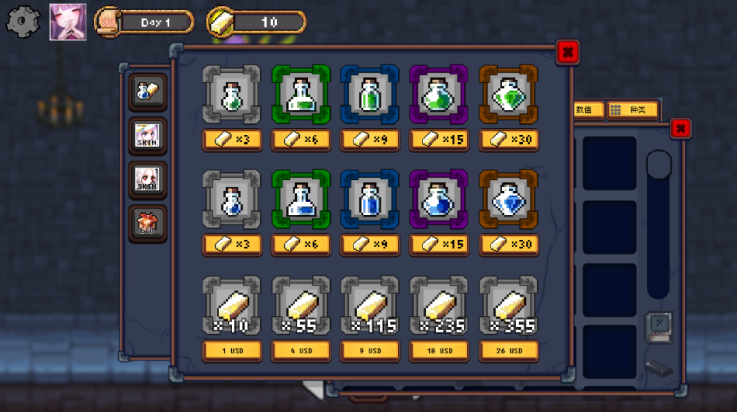The image size is (737, 412).
Task: Open the gift box shop tab
Action: pyautogui.click(x=147, y=223)
